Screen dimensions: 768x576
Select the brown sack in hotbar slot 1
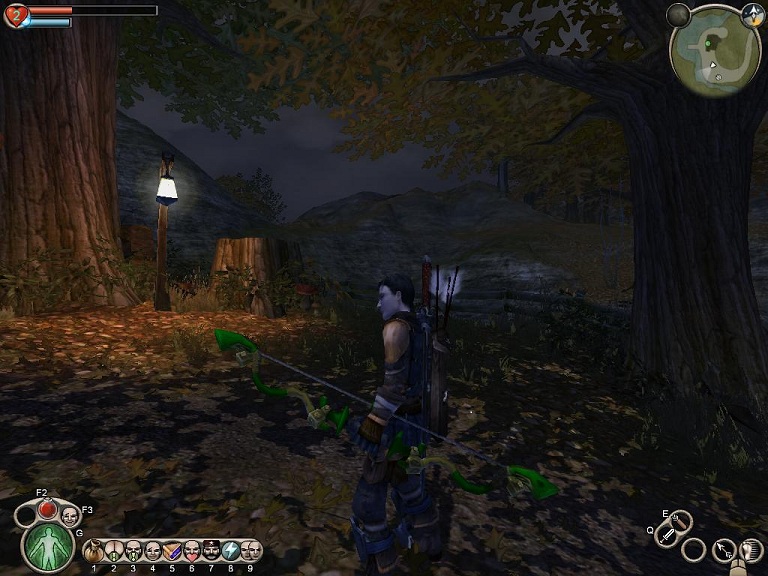click(94, 551)
